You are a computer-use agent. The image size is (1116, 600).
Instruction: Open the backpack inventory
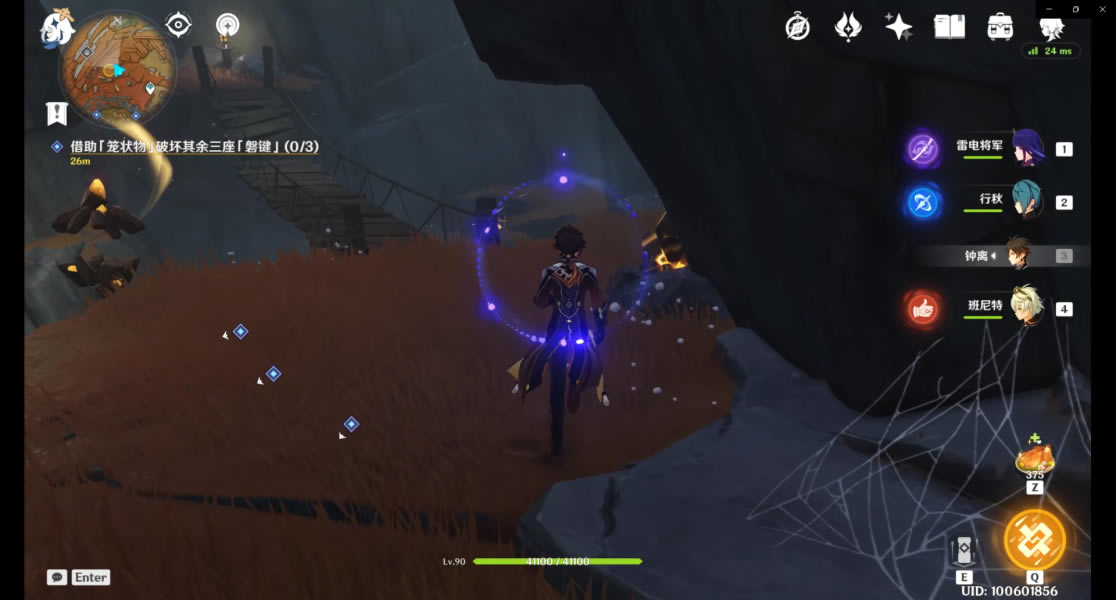tap(999, 27)
